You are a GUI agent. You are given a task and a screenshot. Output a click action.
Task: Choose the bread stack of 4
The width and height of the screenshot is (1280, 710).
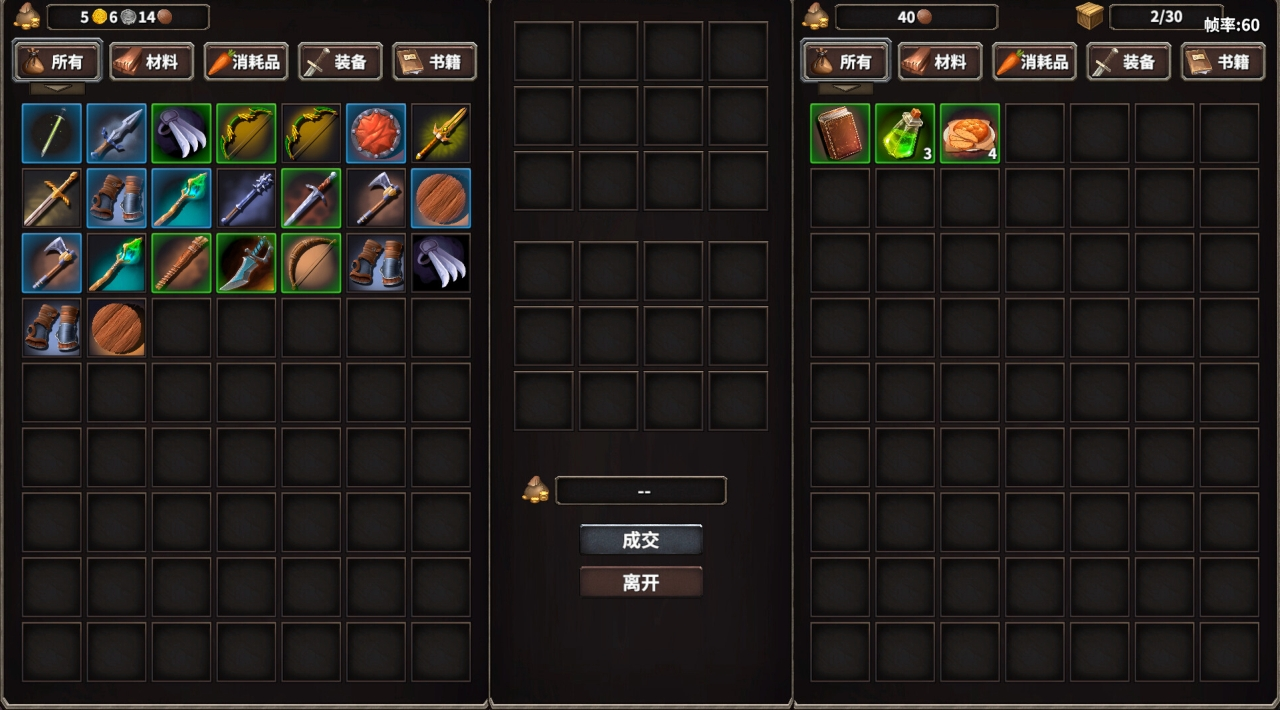click(970, 133)
